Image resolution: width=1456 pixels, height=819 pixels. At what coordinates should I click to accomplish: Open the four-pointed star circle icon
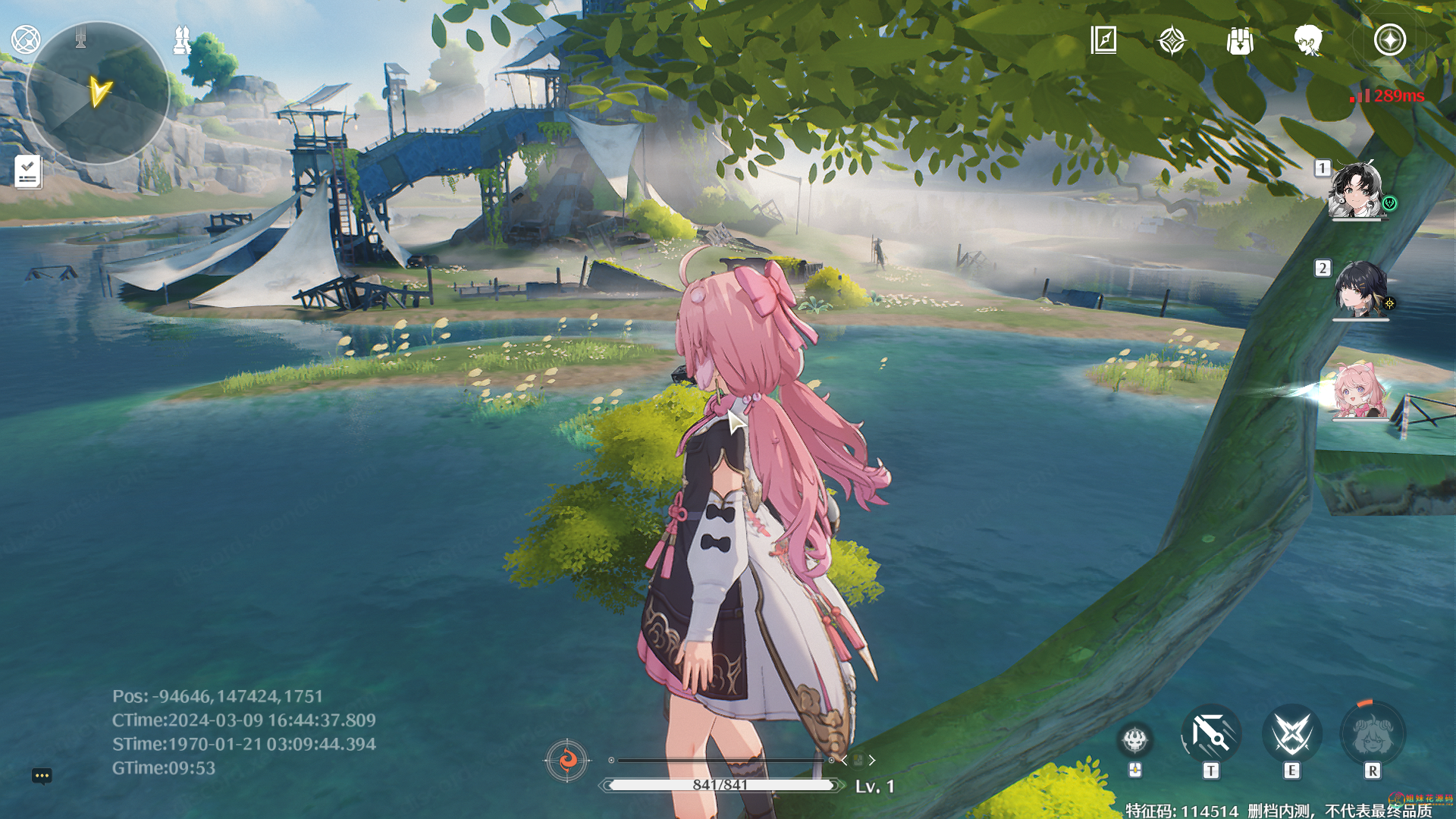pyautogui.click(x=1389, y=40)
